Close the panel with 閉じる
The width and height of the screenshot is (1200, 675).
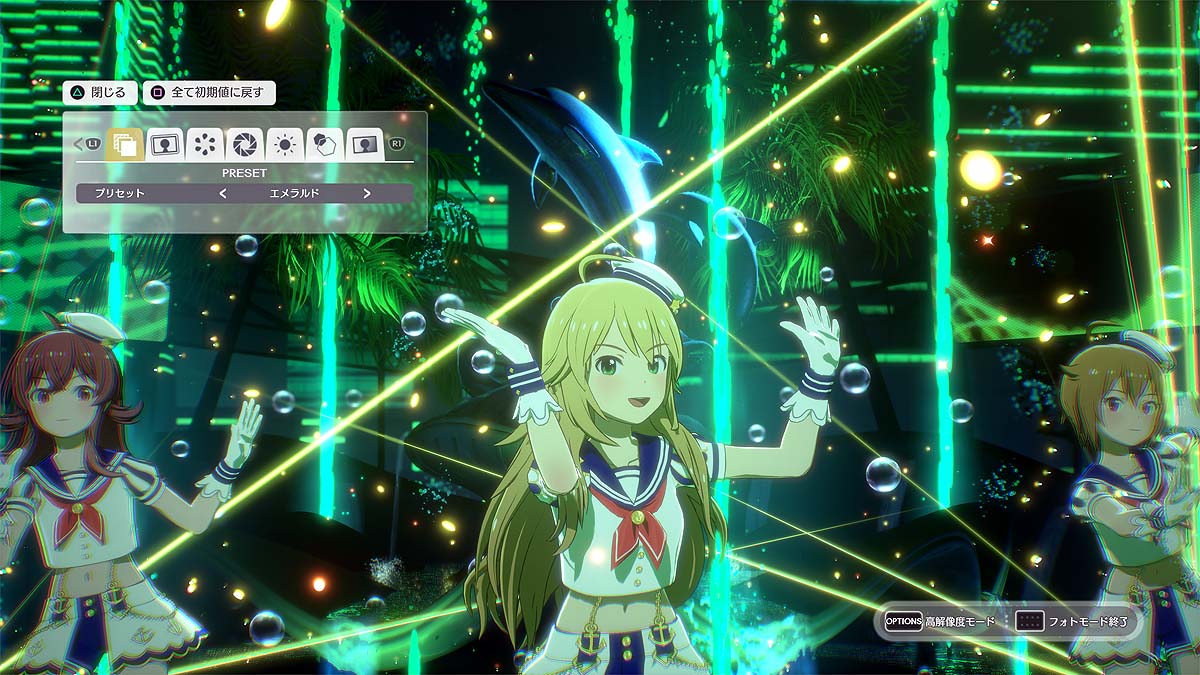[99, 93]
